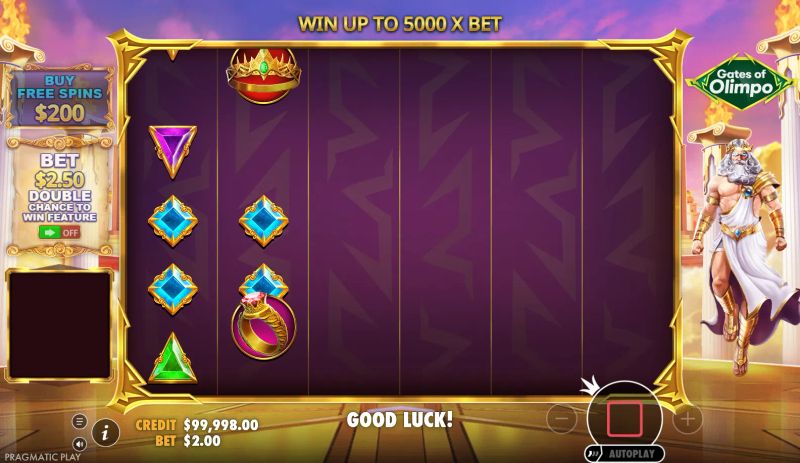Open the Autoplay options

click(x=624, y=452)
